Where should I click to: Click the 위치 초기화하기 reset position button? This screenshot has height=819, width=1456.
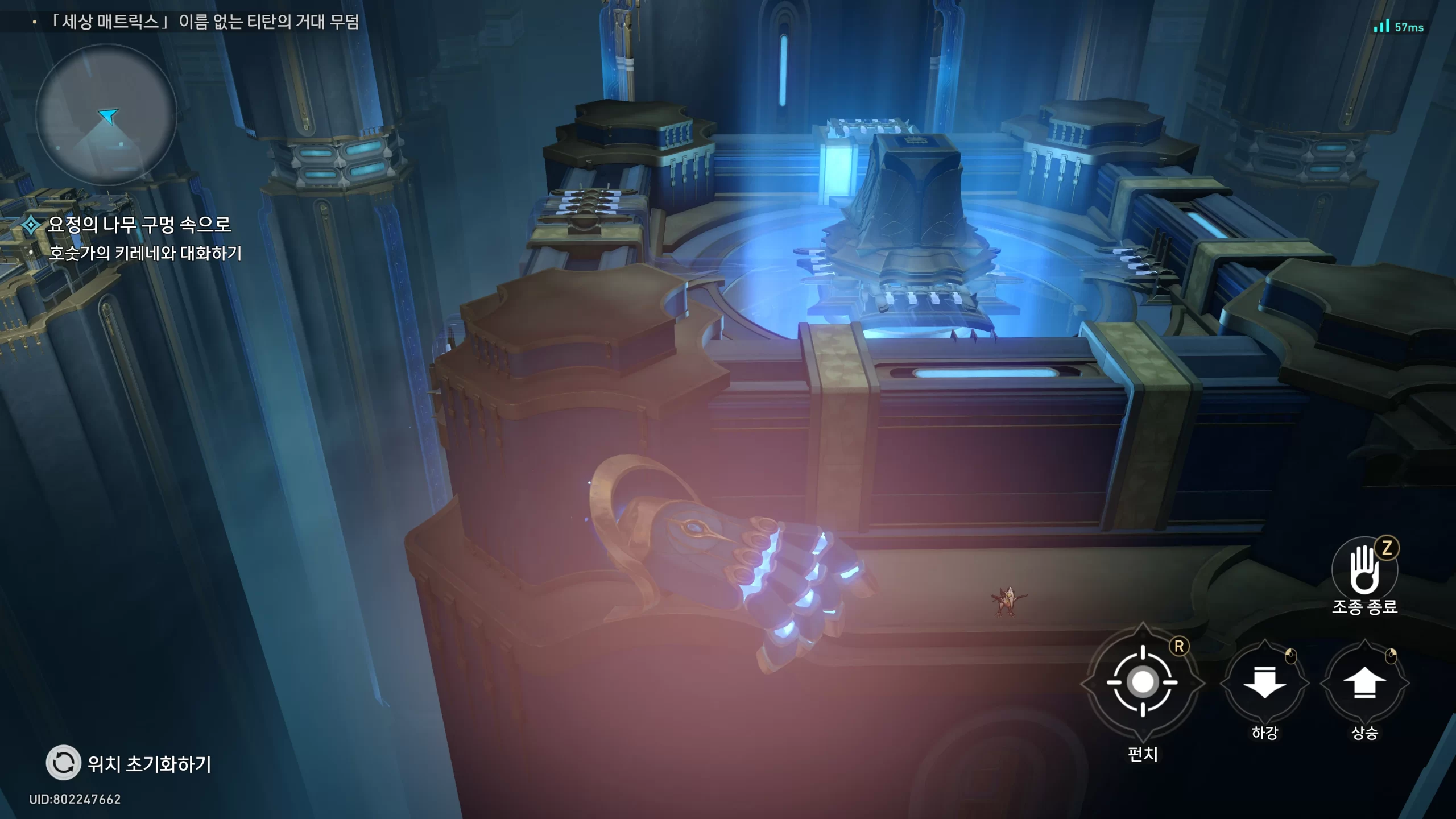[63, 763]
